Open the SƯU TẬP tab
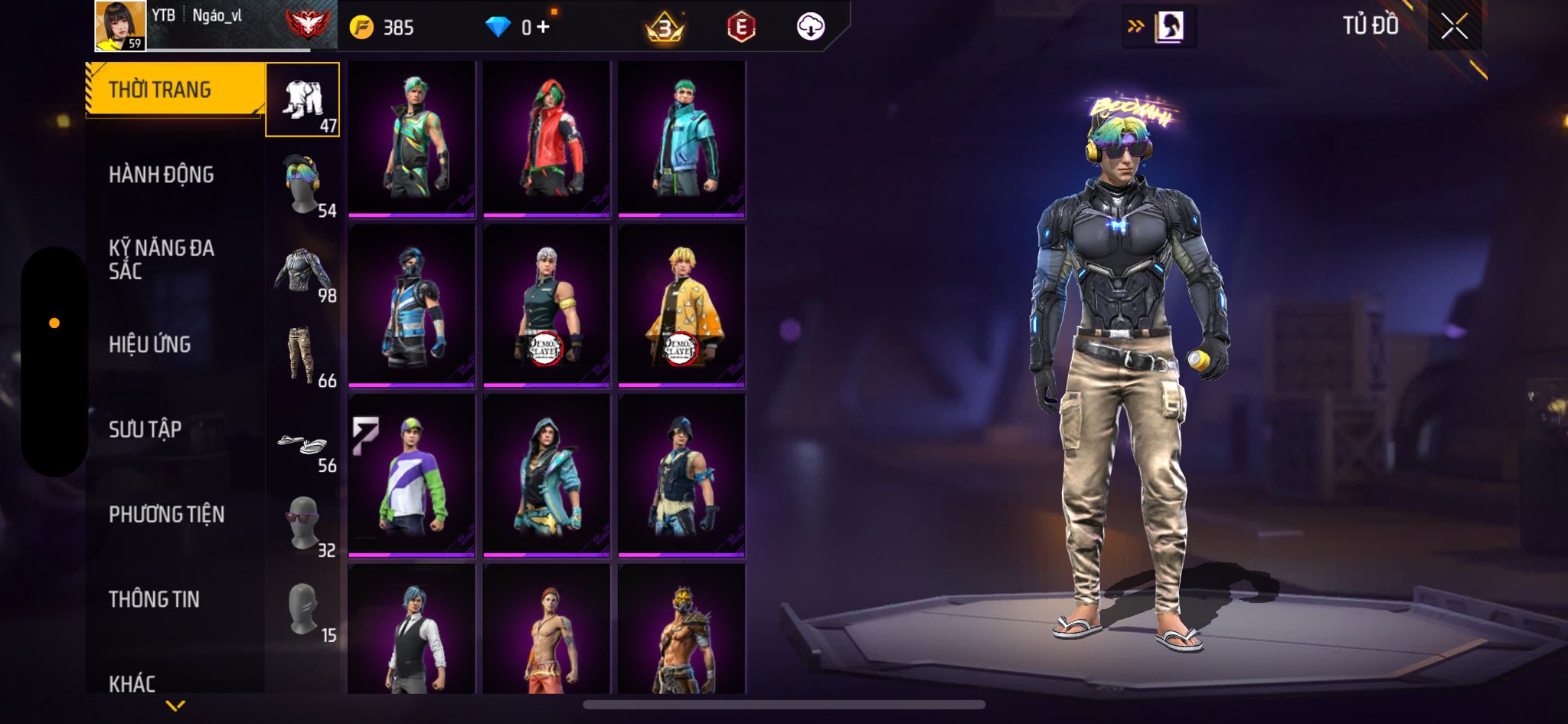 pos(145,429)
